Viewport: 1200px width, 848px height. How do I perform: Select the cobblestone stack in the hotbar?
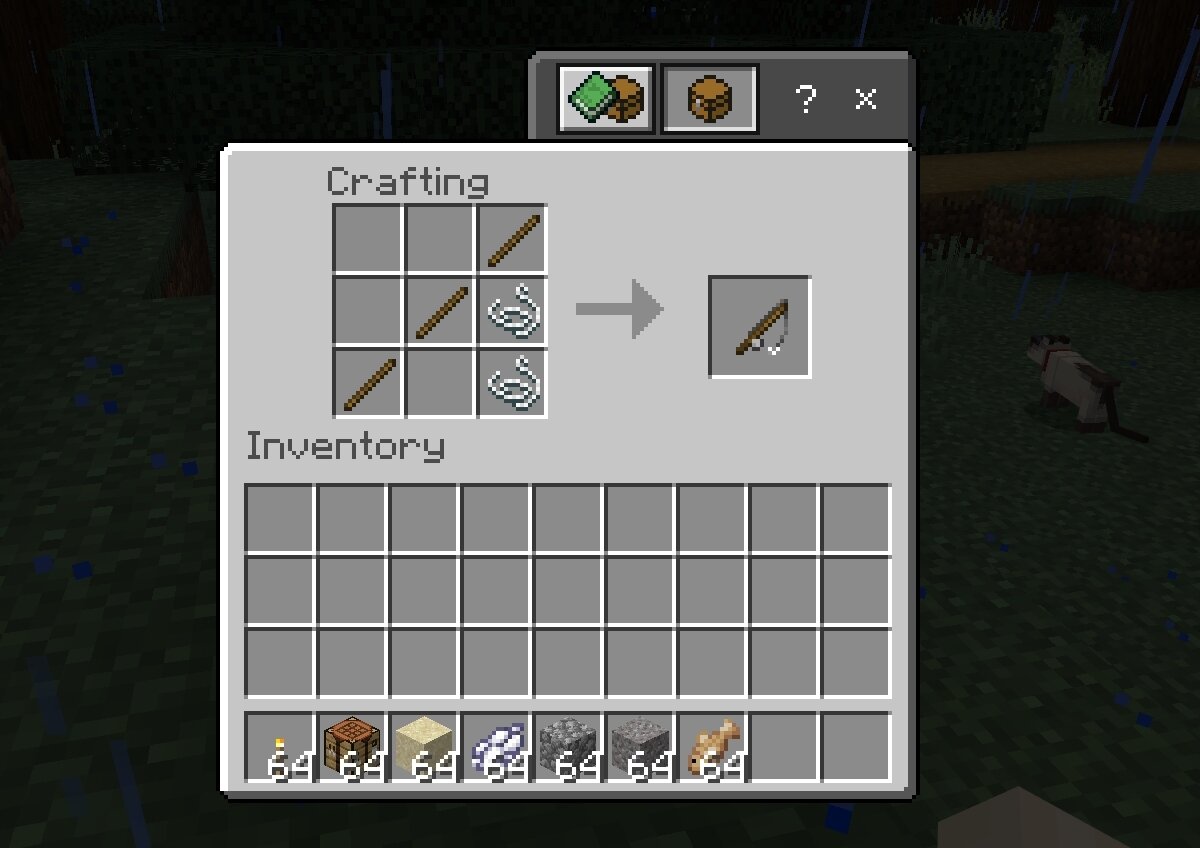[x=568, y=748]
